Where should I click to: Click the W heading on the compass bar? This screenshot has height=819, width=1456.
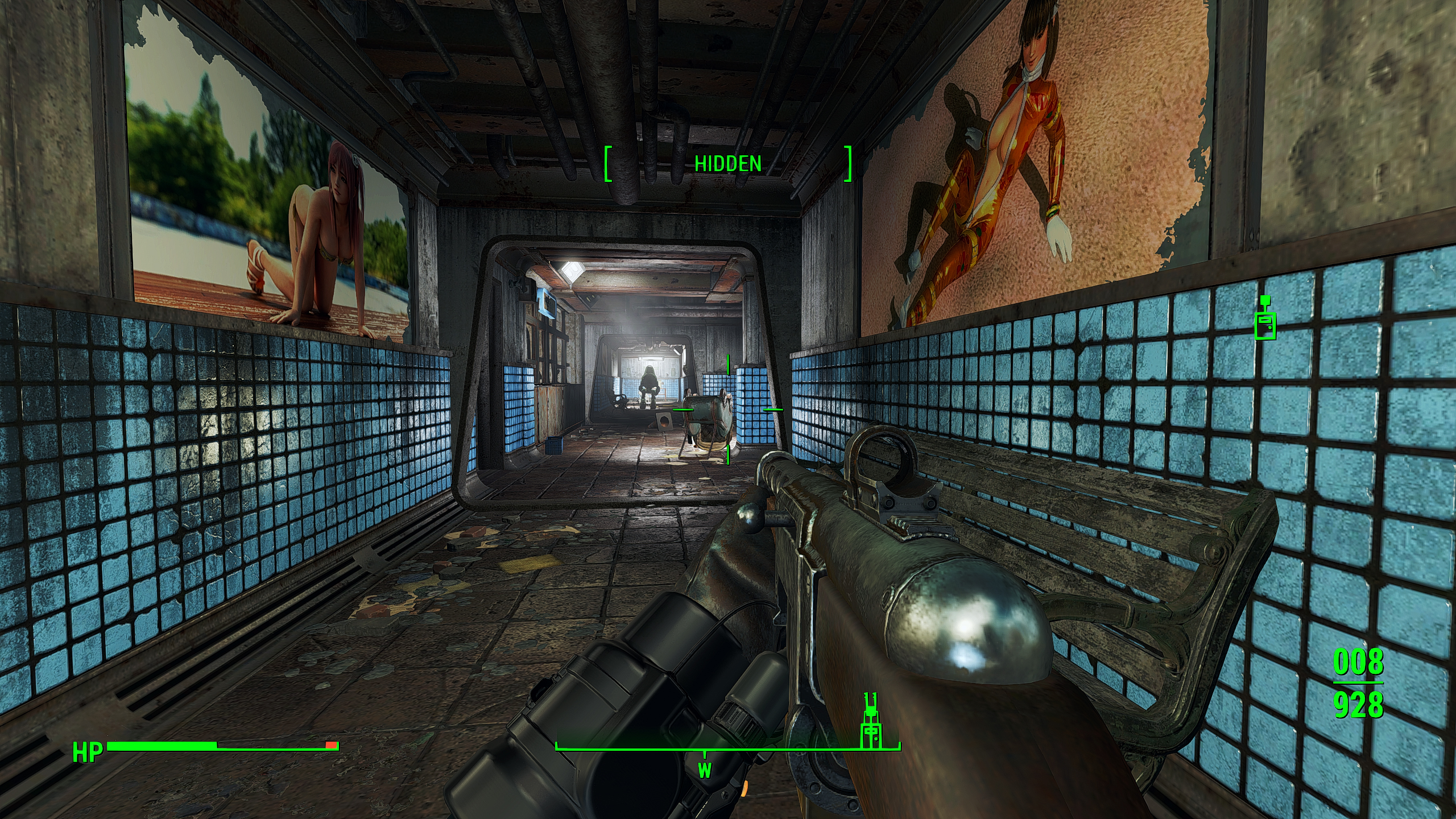[x=705, y=771]
